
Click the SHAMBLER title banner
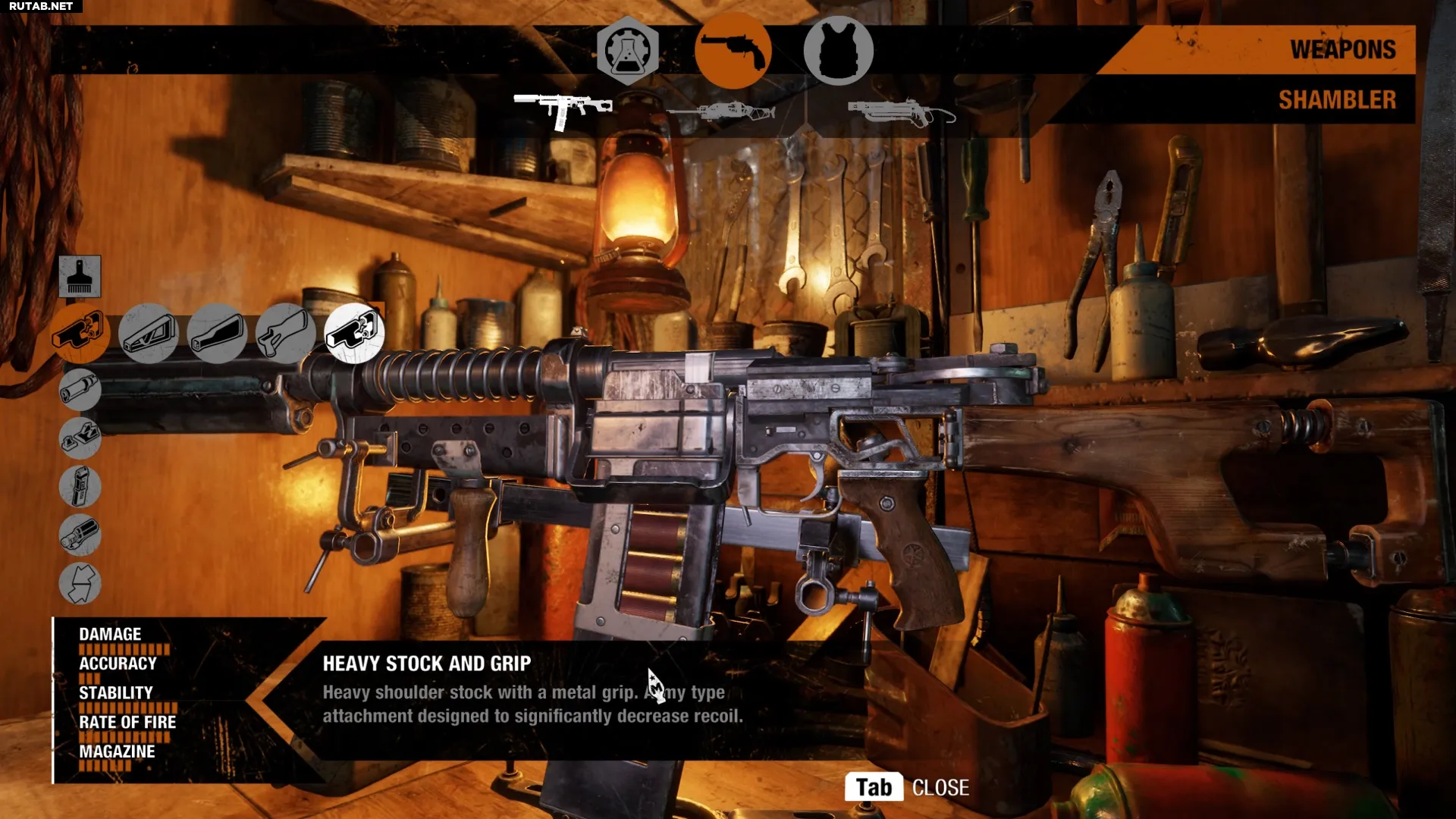point(1337,99)
